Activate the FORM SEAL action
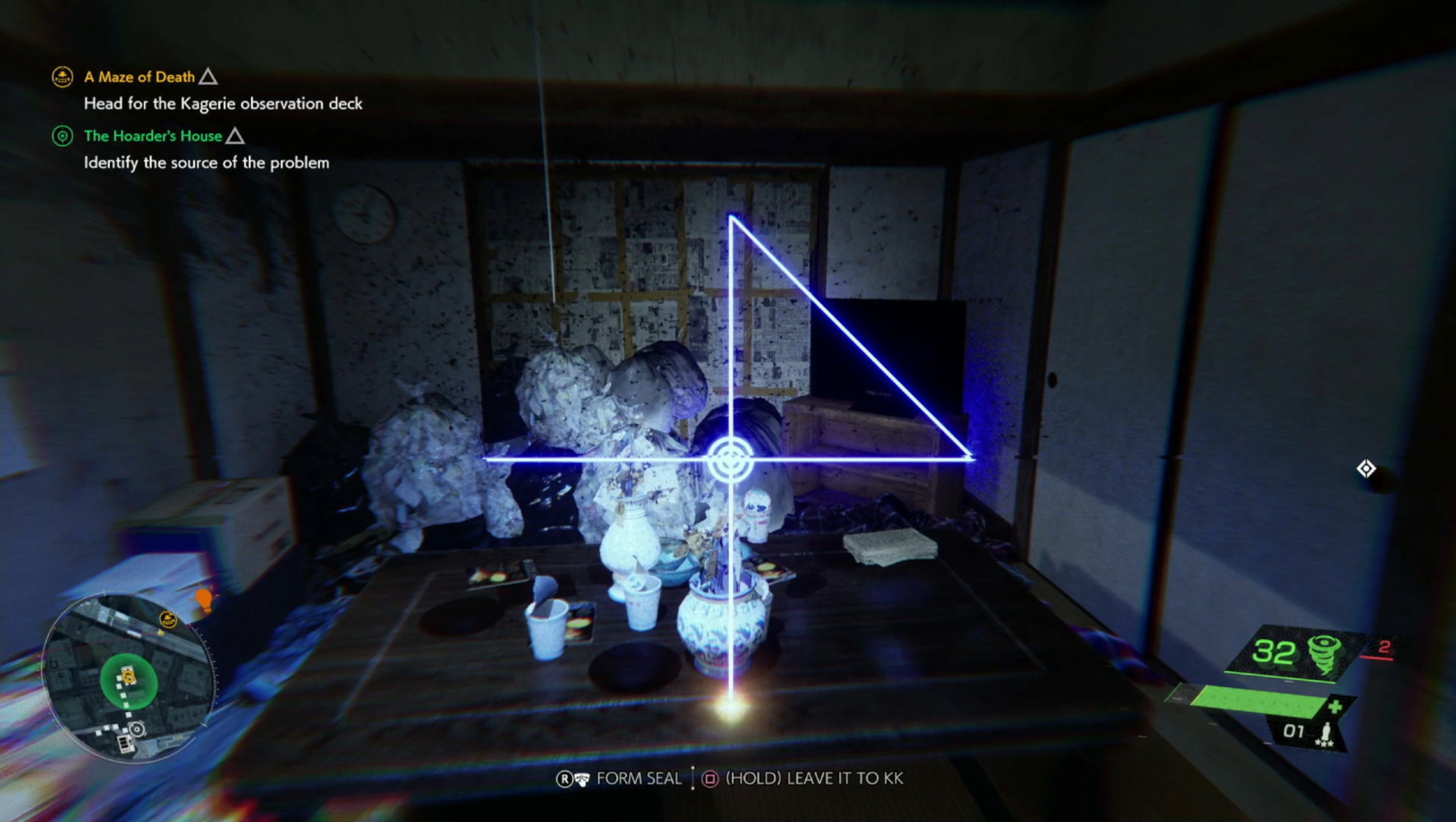This screenshot has height=822, width=1456. pyautogui.click(x=639, y=778)
